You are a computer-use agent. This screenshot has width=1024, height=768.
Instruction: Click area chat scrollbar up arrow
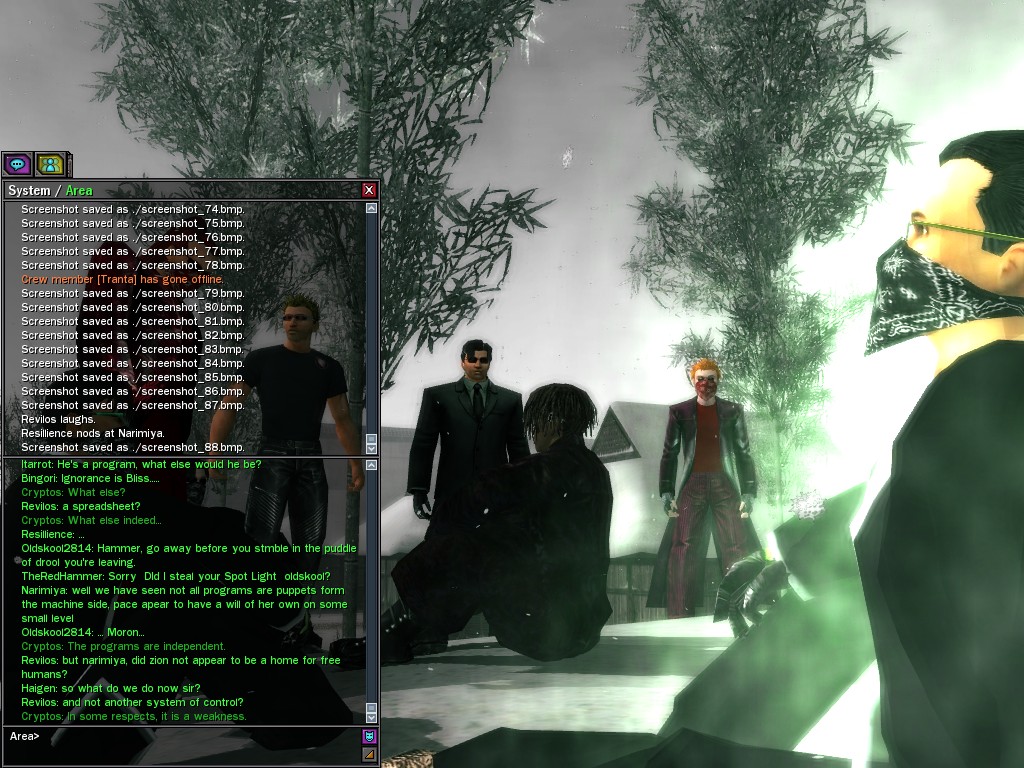[x=372, y=465]
